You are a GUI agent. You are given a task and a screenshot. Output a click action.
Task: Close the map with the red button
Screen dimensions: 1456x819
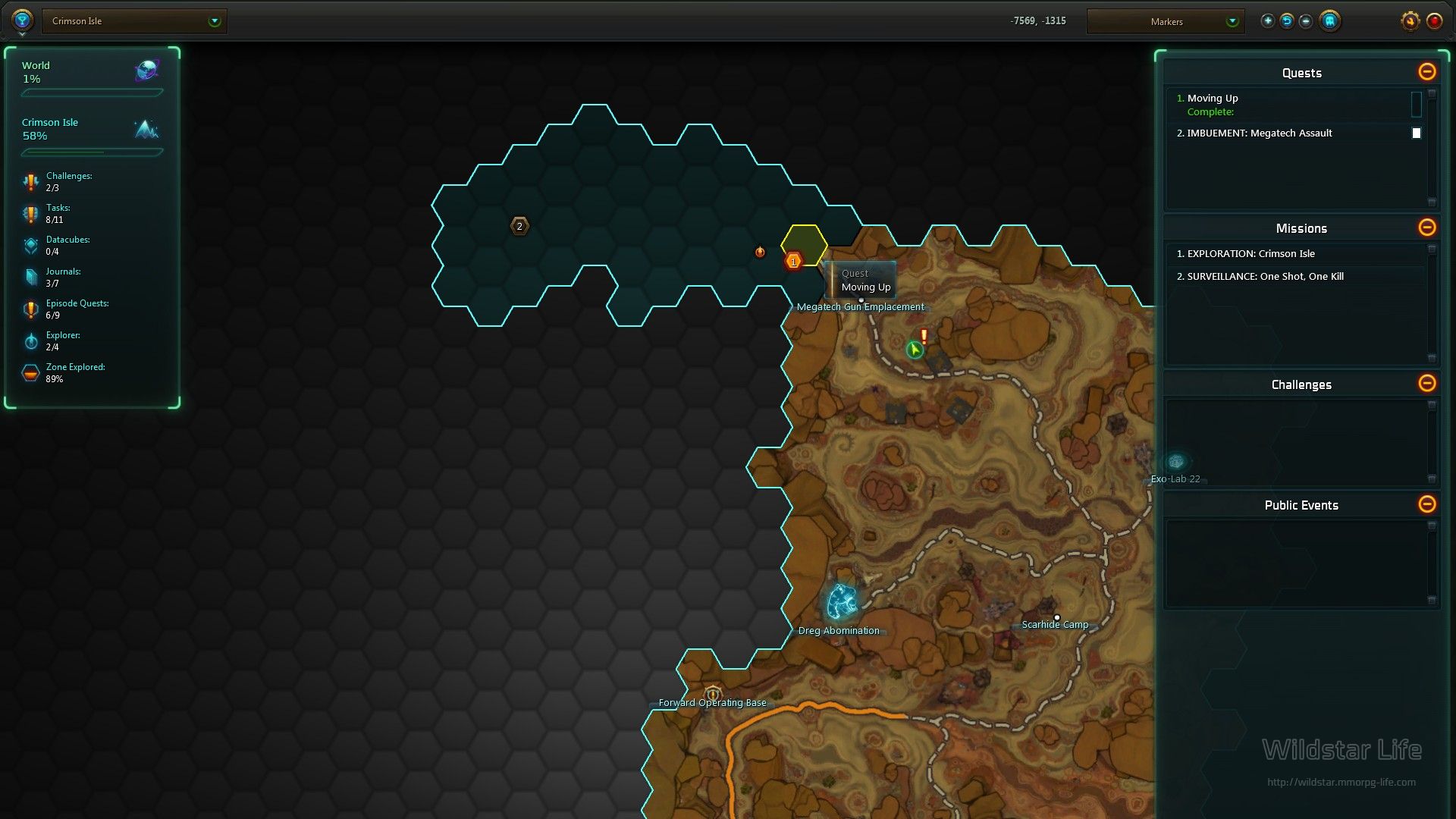click(x=1434, y=21)
